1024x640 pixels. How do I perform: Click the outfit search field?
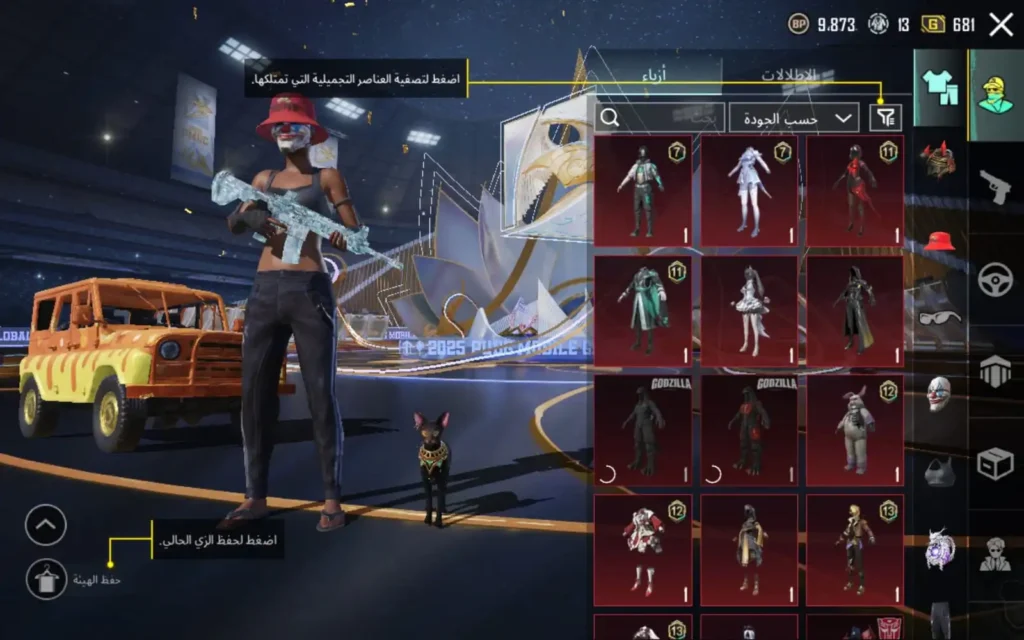click(660, 117)
